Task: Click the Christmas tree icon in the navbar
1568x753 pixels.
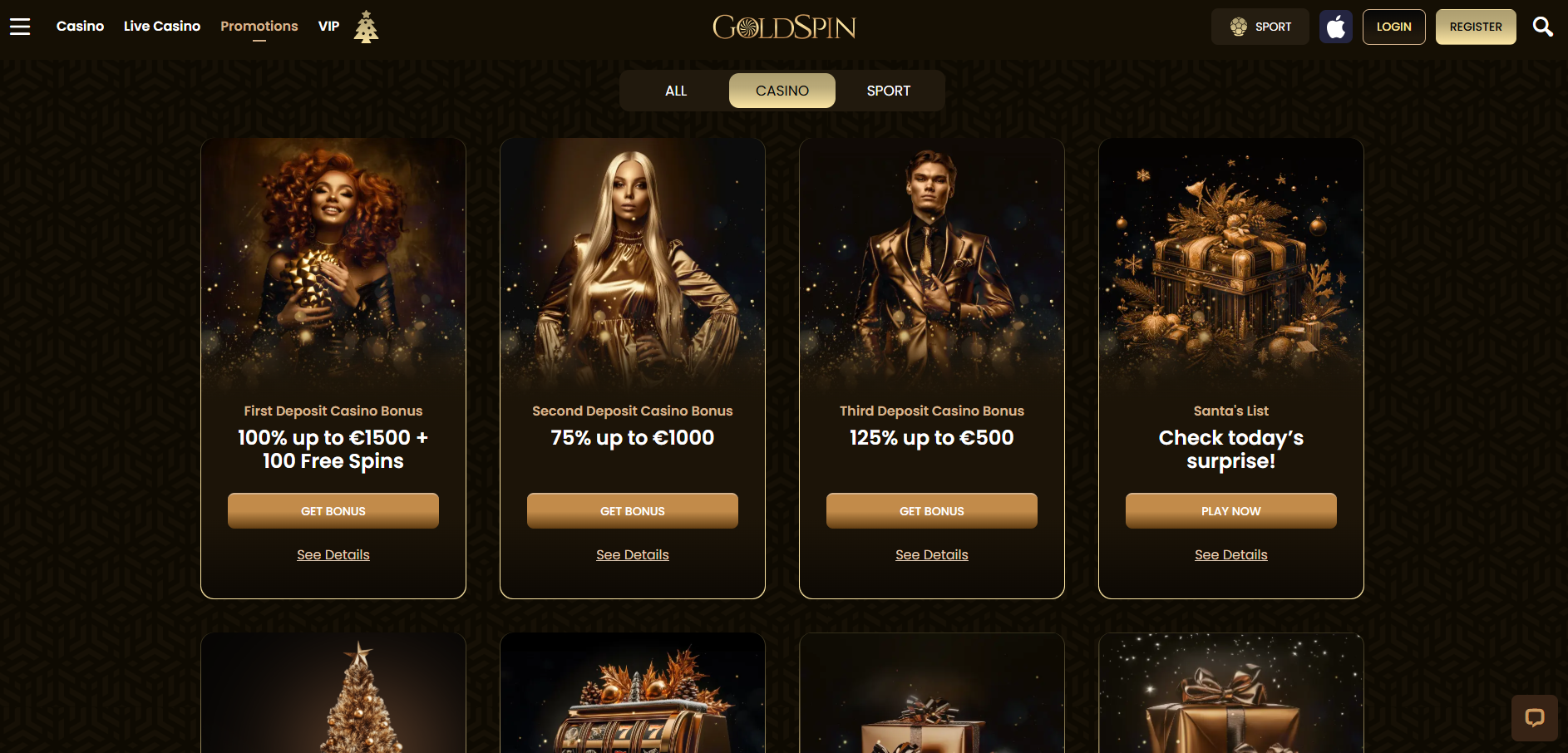Action: (366, 25)
